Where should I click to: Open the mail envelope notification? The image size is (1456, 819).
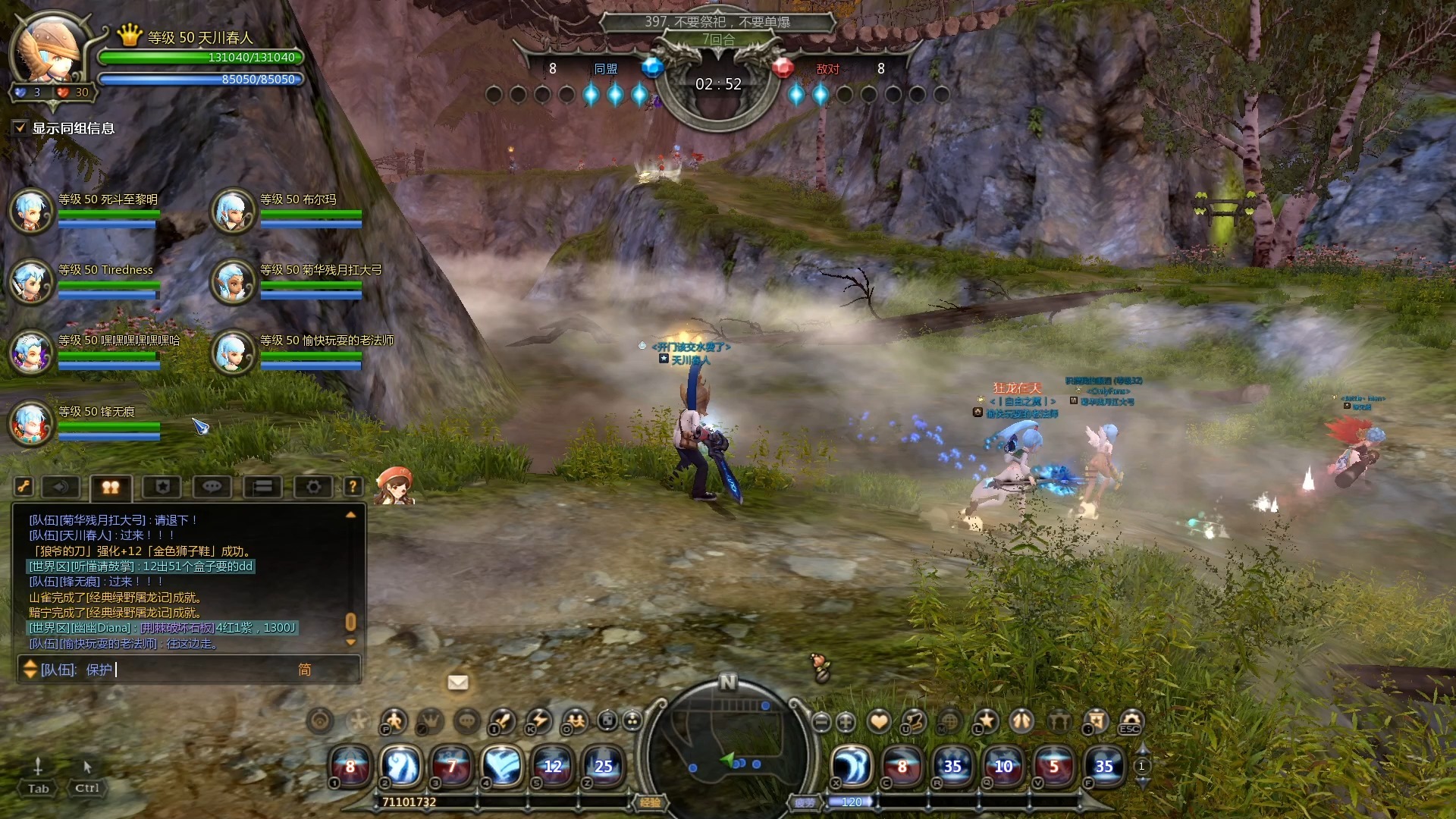click(x=458, y=682)
